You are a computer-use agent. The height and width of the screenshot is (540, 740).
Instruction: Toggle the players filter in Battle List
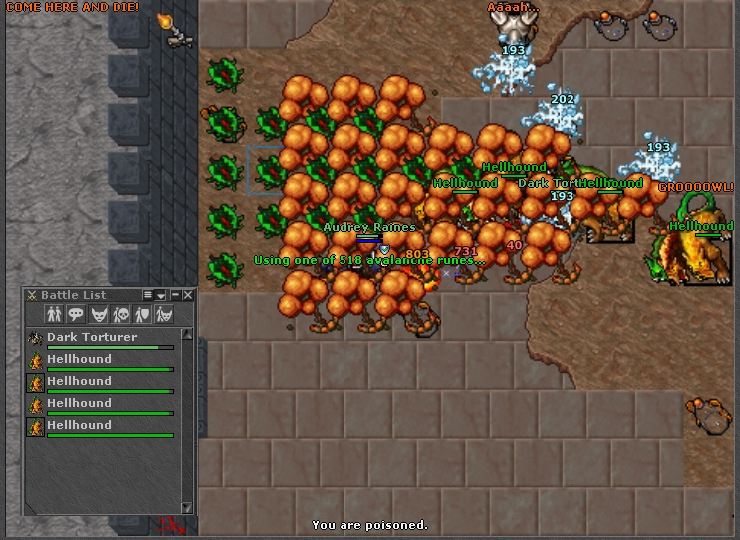(54, 314)
